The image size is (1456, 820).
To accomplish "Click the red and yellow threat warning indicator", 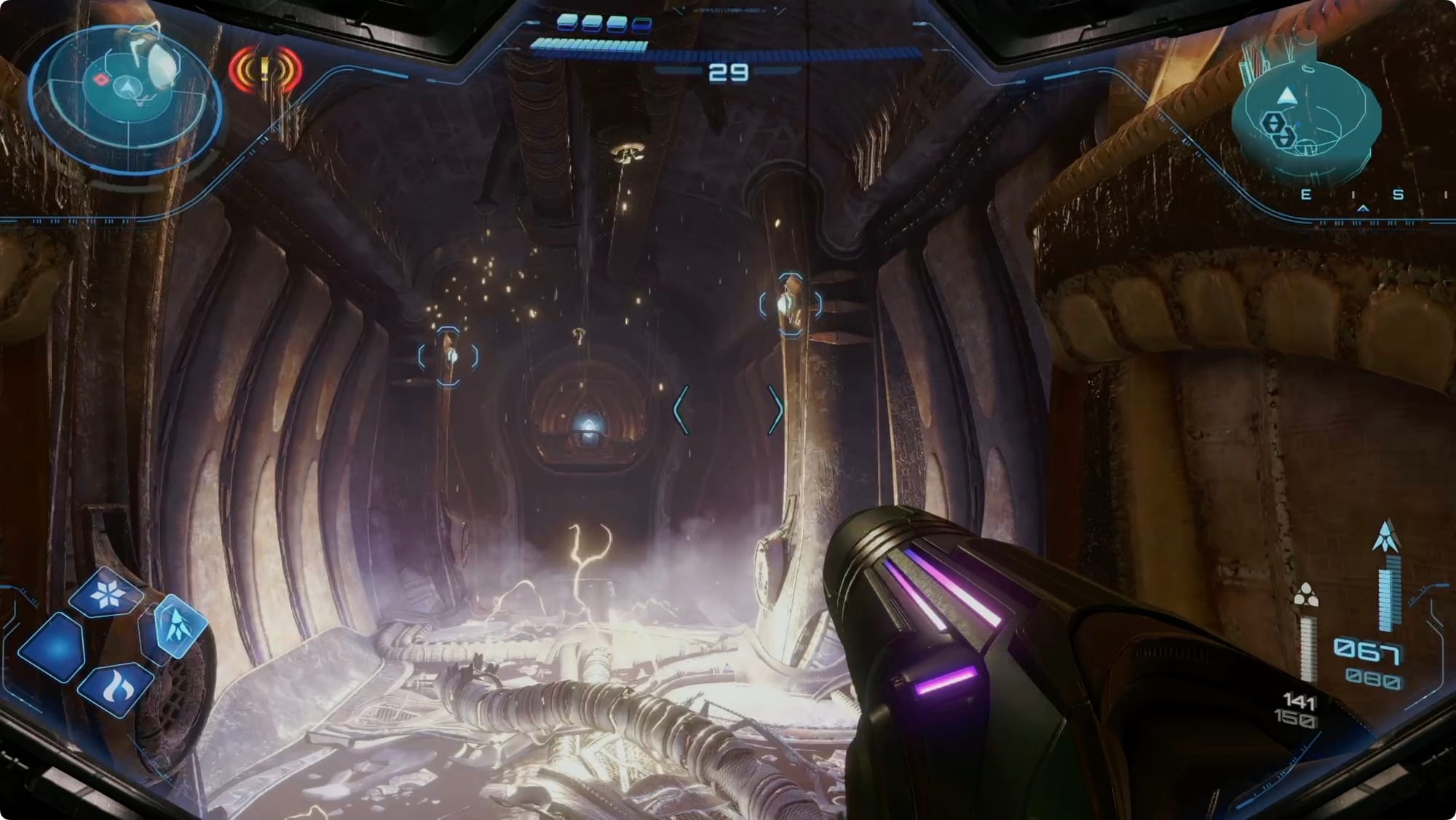I will [265, 71].
